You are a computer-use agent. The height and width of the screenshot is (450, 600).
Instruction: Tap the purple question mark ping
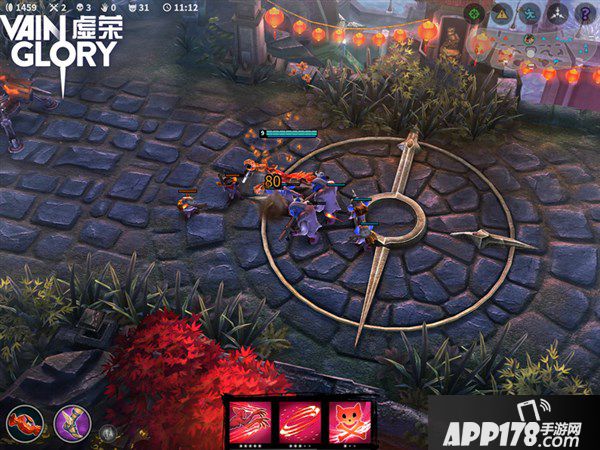585,13
